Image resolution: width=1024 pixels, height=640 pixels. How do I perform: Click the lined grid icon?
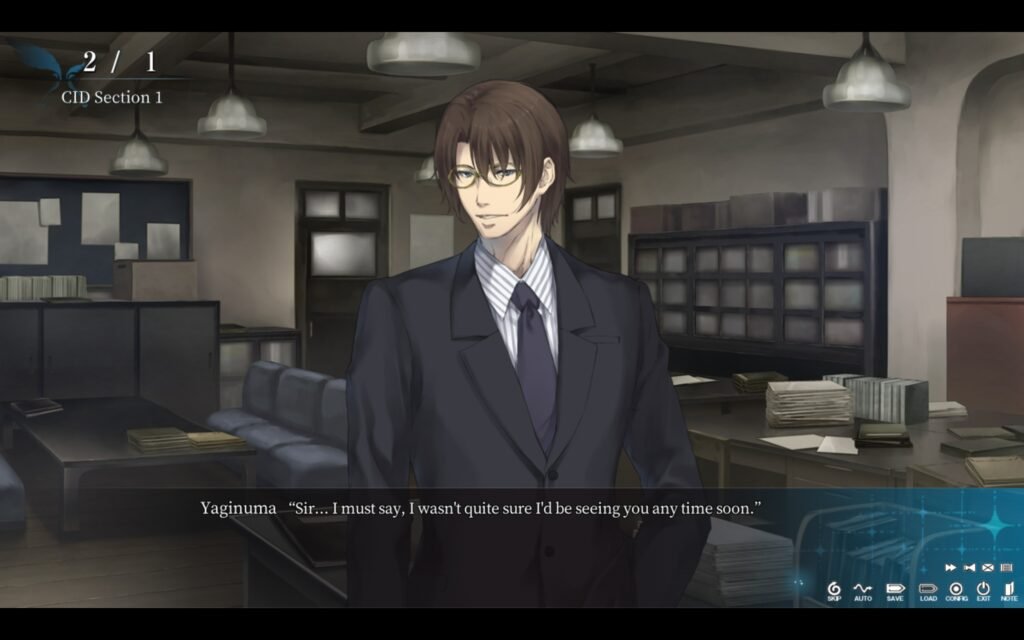coord(1006,567)
